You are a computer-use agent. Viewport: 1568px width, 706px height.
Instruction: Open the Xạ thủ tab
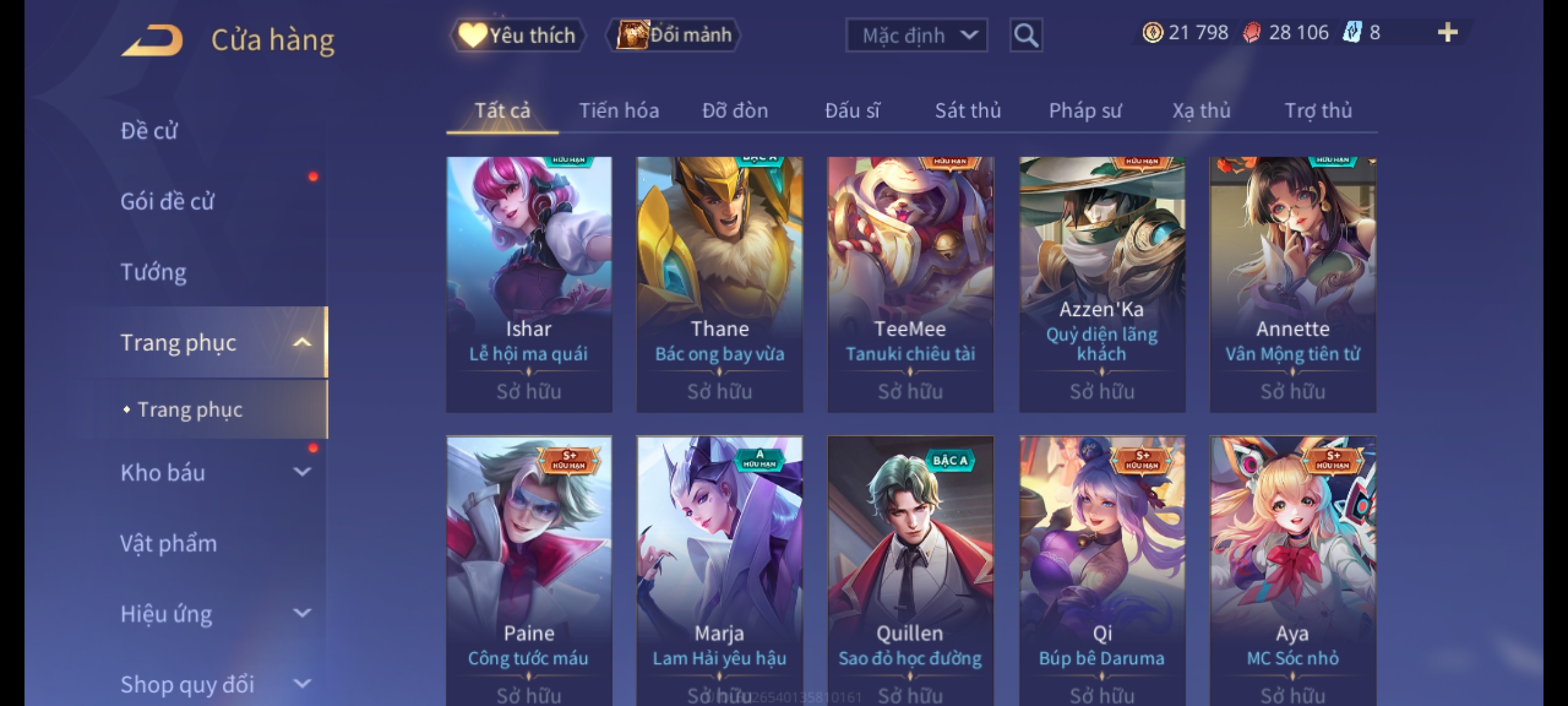tap(1201, 111)
